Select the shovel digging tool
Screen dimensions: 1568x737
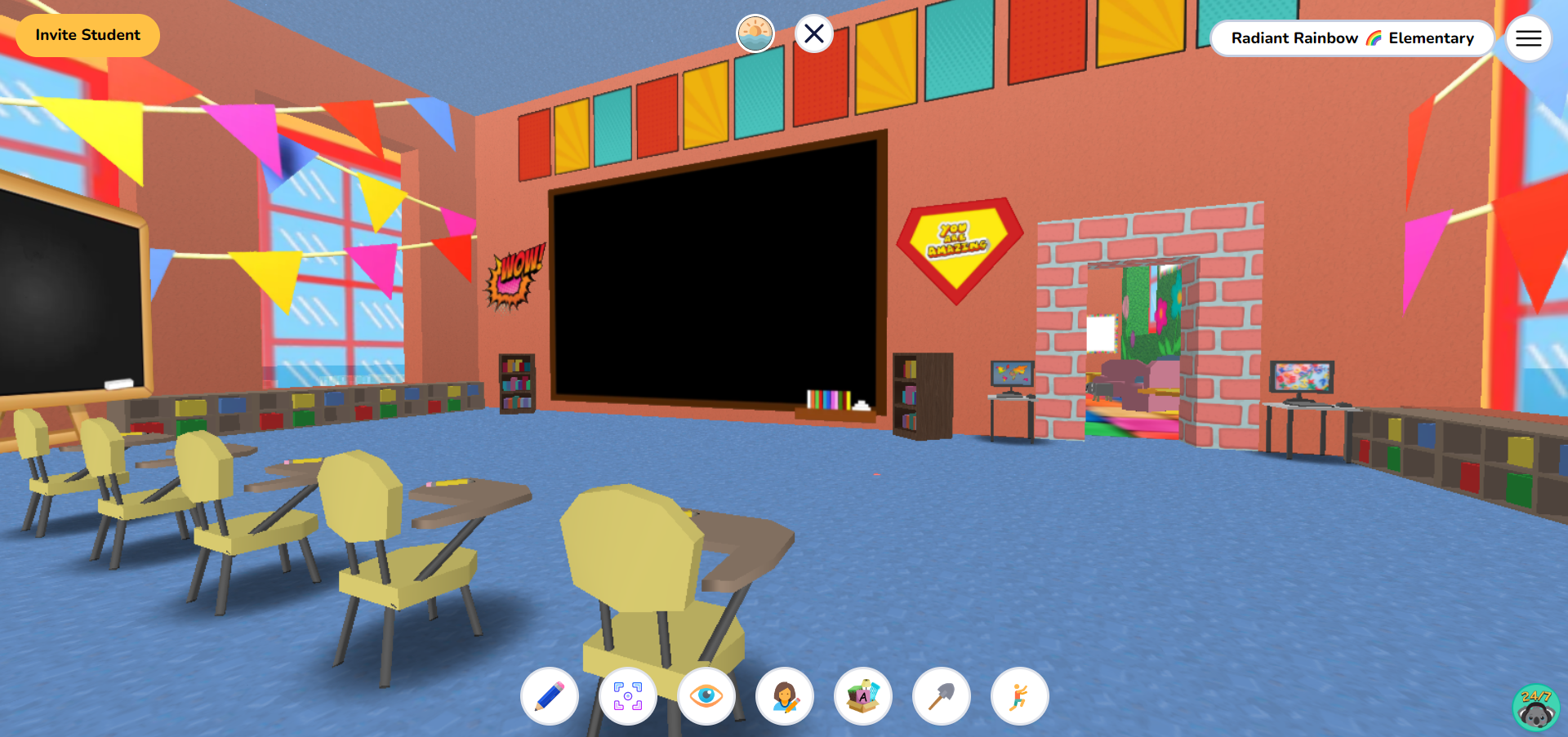pyautogui.click(x=941, y=695)
